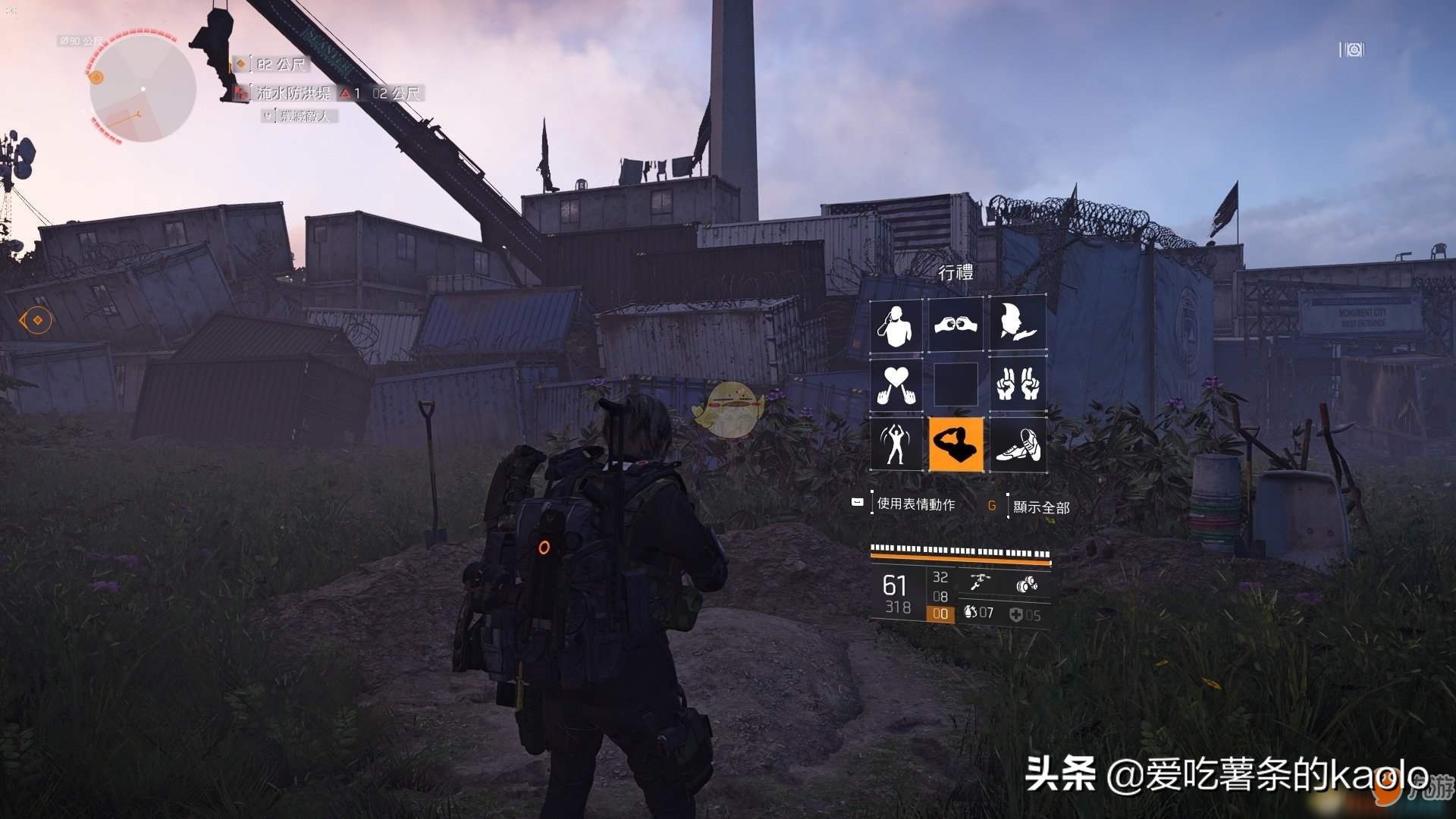
Task: Choose the jumping jacks emote
Action: [x=896, y=444]
